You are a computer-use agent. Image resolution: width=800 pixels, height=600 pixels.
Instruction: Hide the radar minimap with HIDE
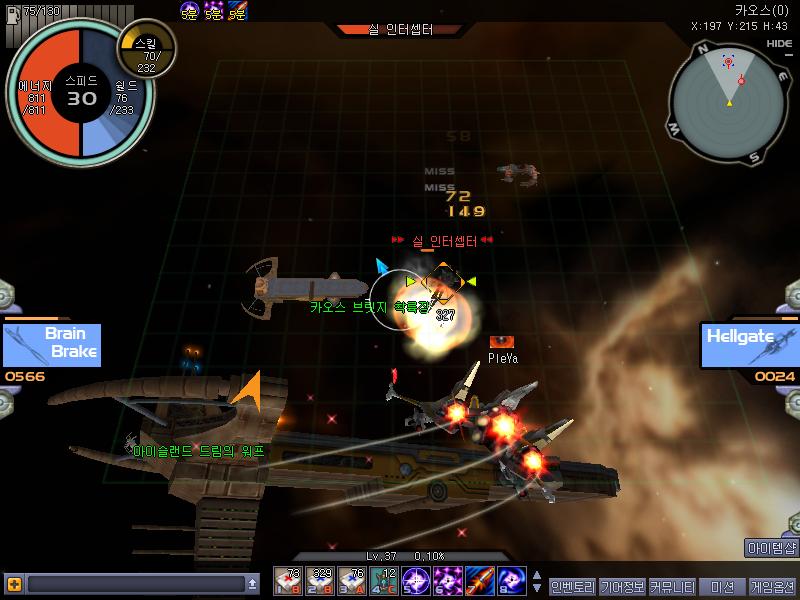coord(779,44)
